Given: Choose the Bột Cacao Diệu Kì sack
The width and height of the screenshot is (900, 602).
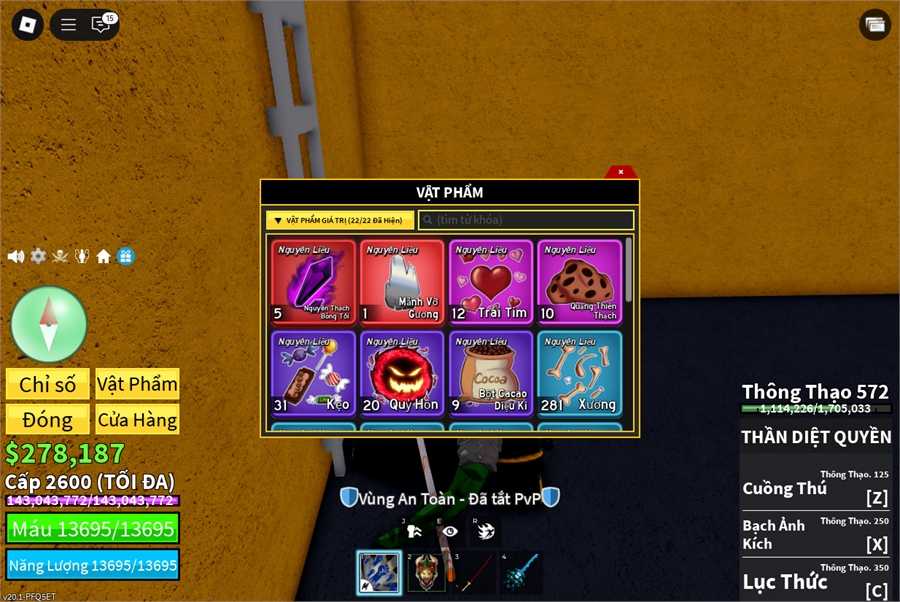Looking at the screenshot, I should (x=491, y=373).
